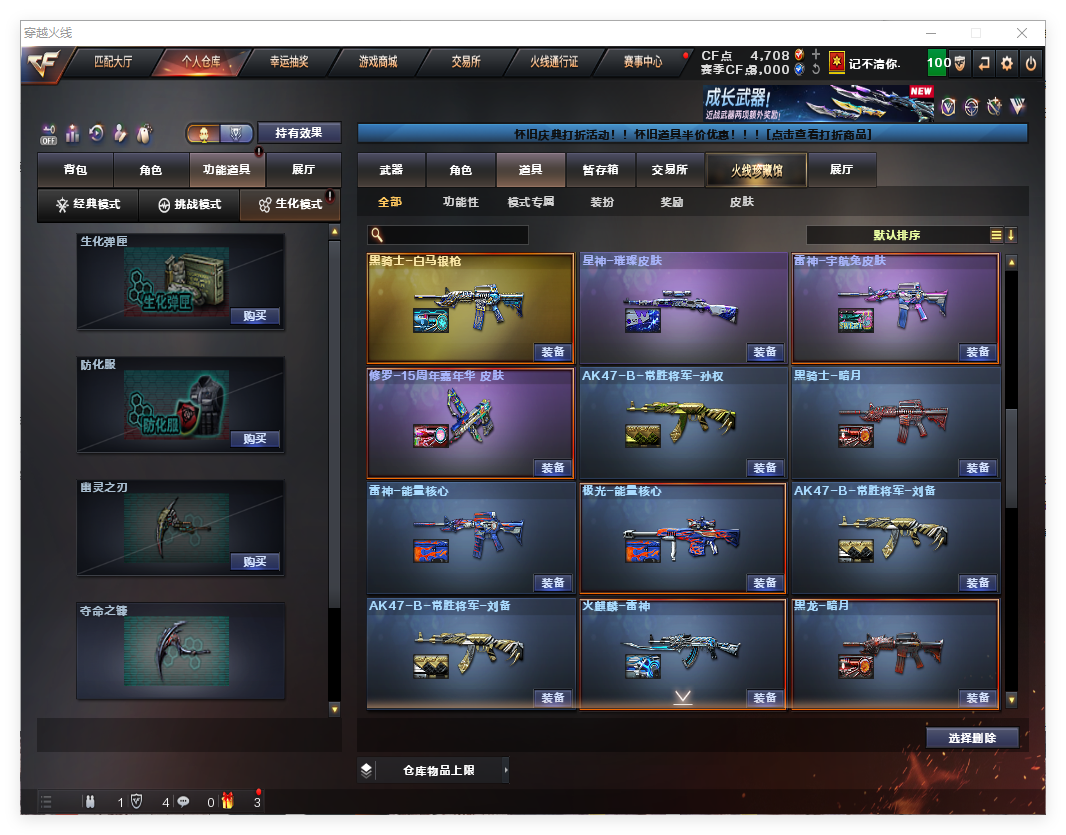Purchase the 防化服 suit
1066x835 pixels.
coord(255,439)
